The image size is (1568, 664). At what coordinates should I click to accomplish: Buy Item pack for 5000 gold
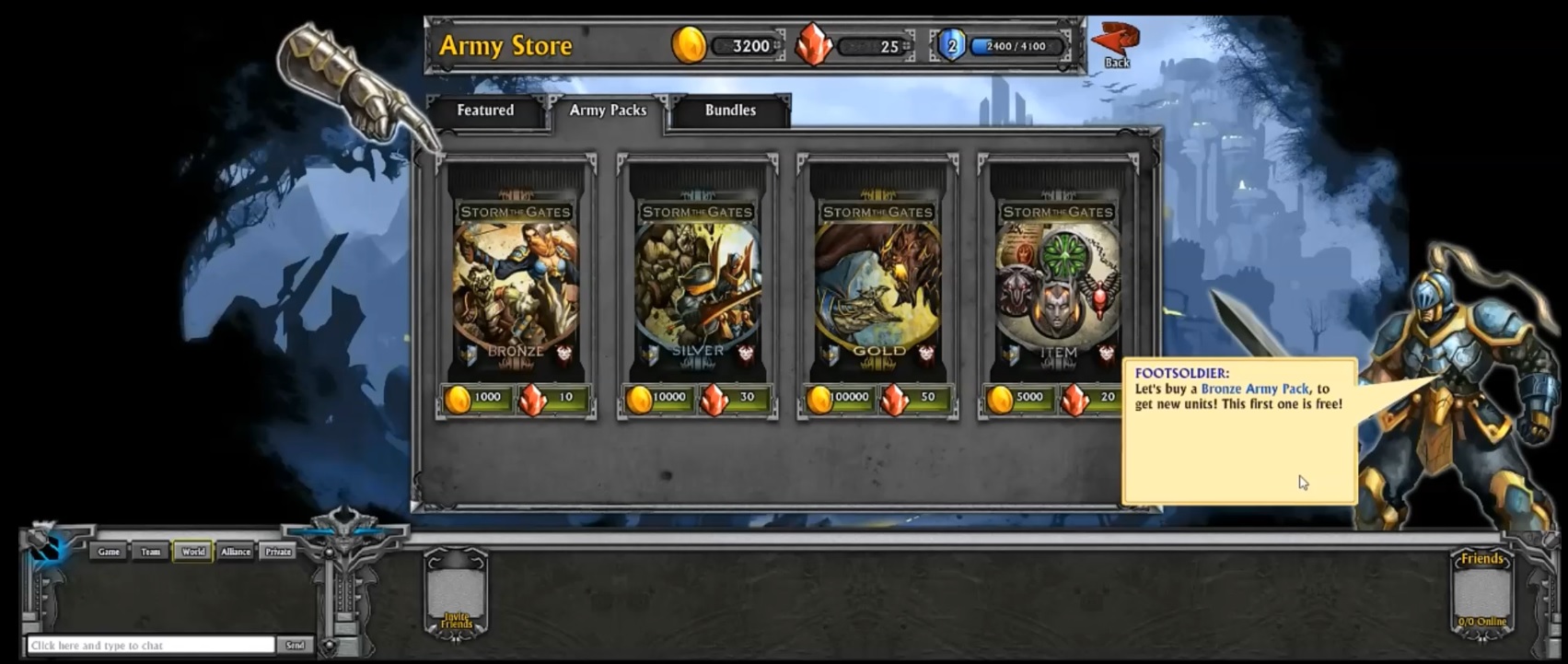click(x=1018, y=398)
